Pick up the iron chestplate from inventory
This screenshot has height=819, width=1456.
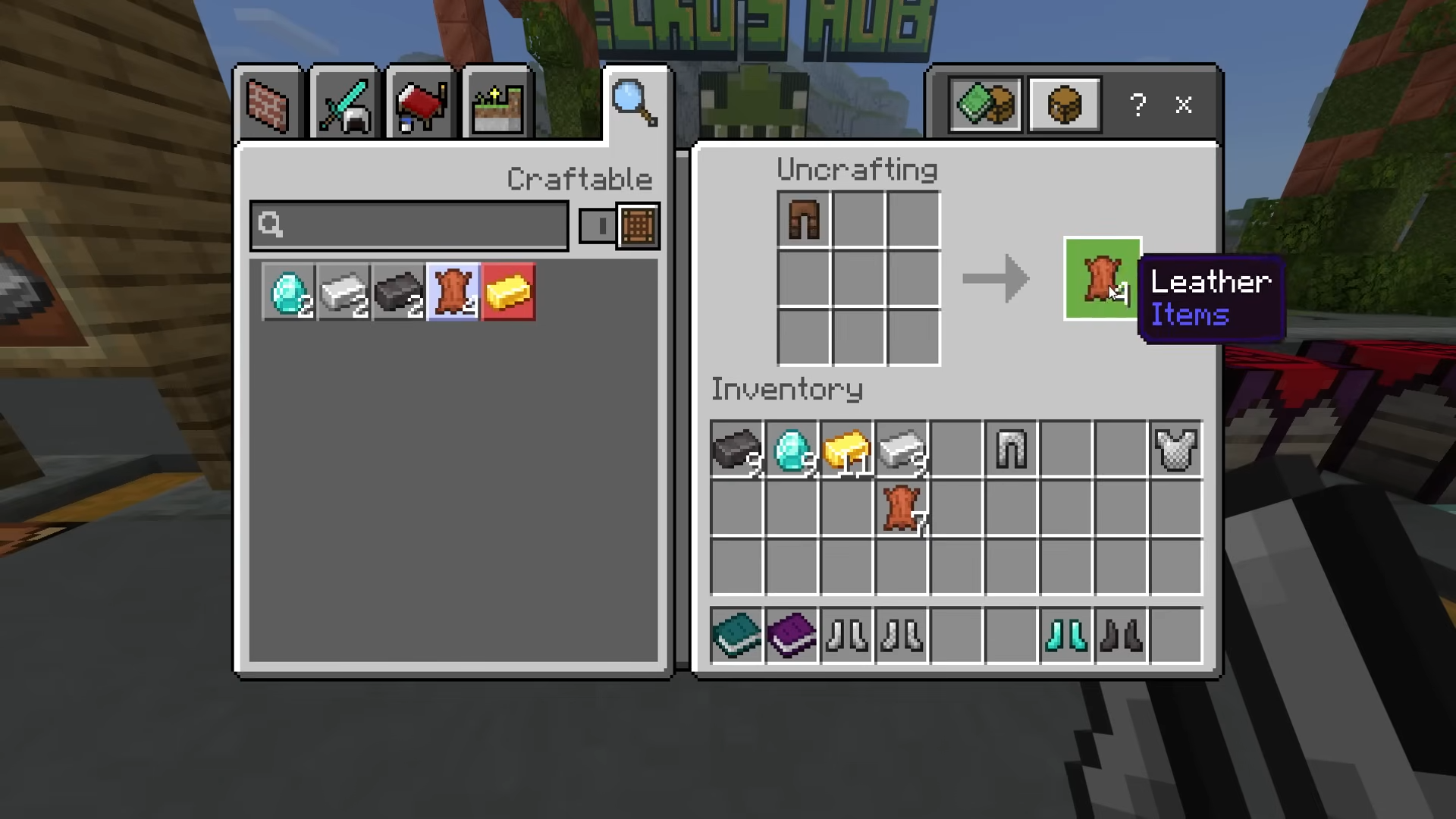(x=1175, y=449)
